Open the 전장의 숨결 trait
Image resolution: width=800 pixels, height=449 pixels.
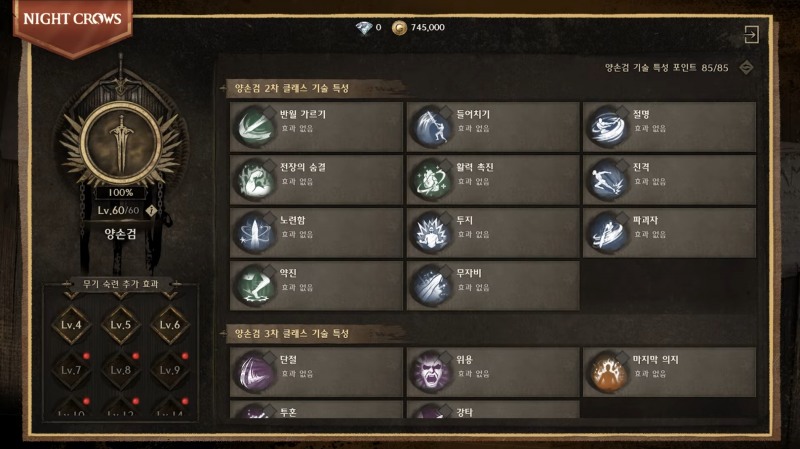tap(315, 179)
